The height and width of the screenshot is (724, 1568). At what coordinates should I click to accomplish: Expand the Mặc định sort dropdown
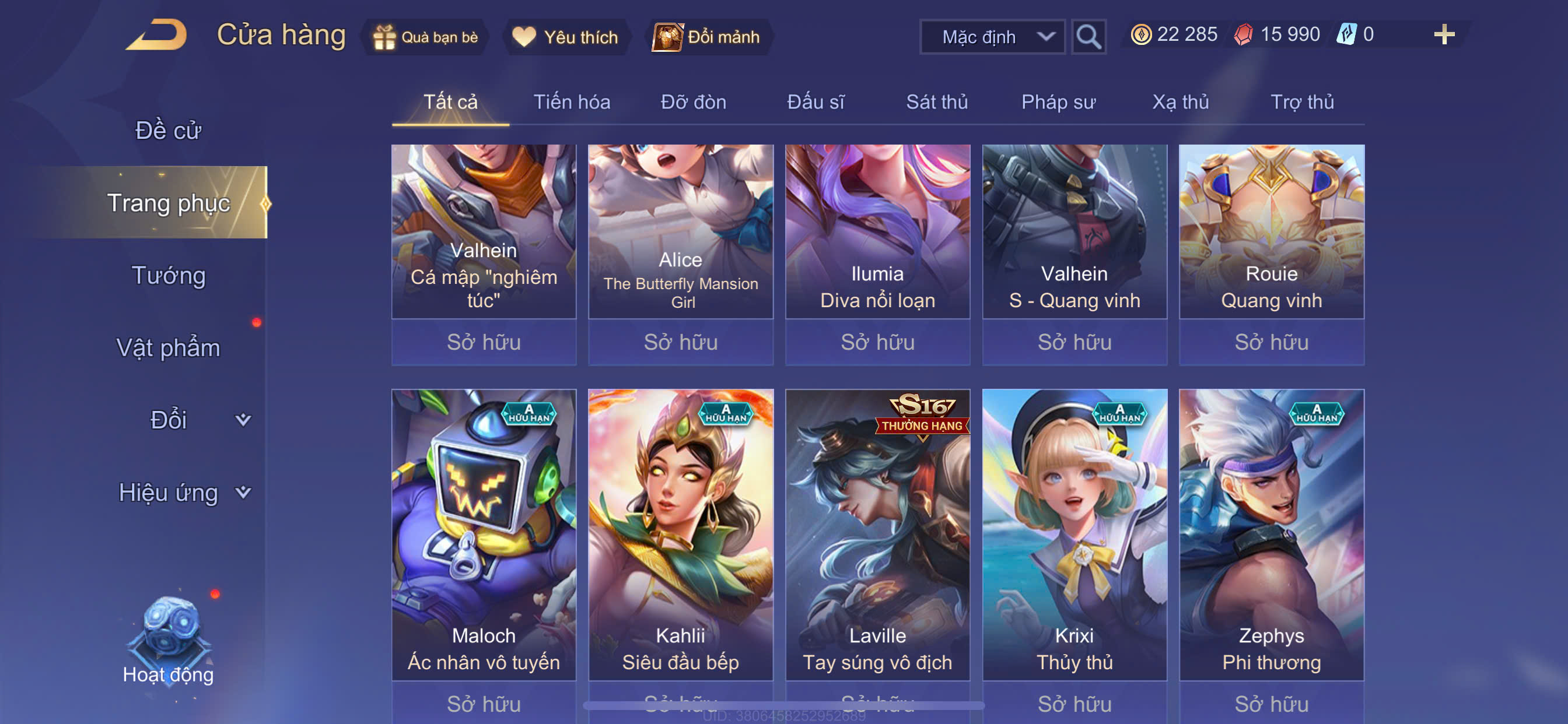point(992,37)
